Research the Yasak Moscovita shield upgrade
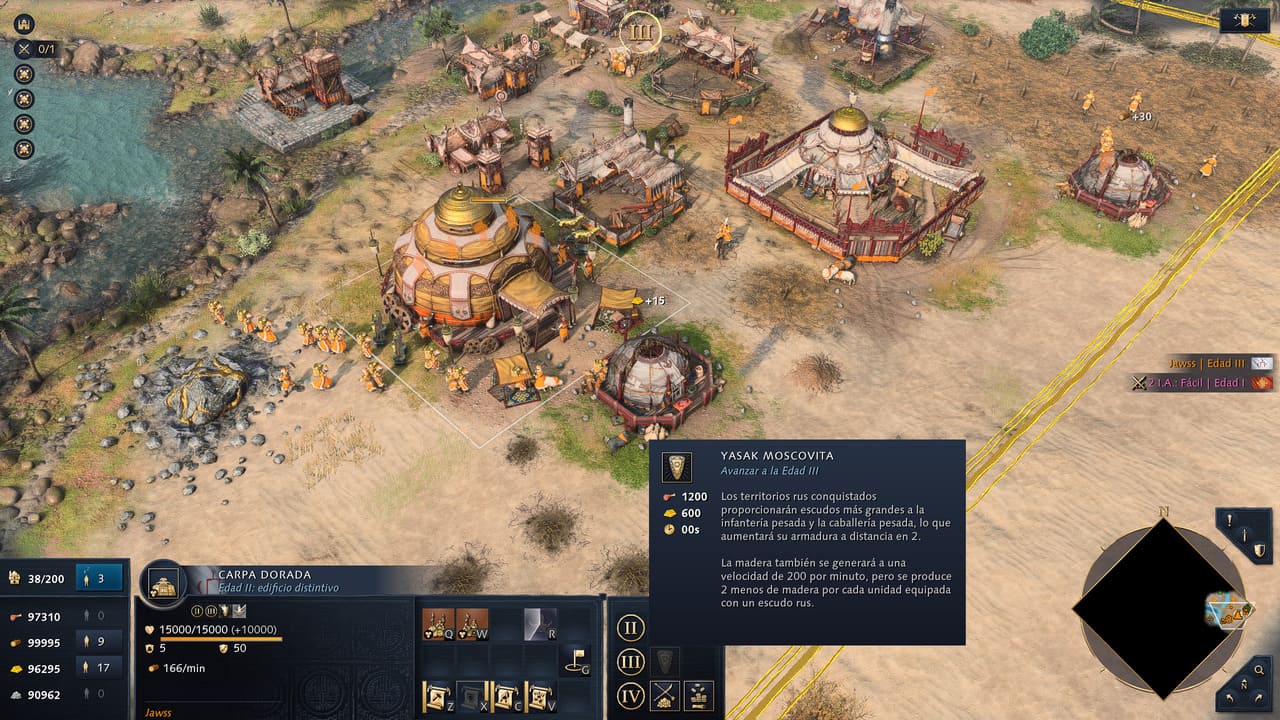Viewport: 1280px width, 720px height. [664, 661]
